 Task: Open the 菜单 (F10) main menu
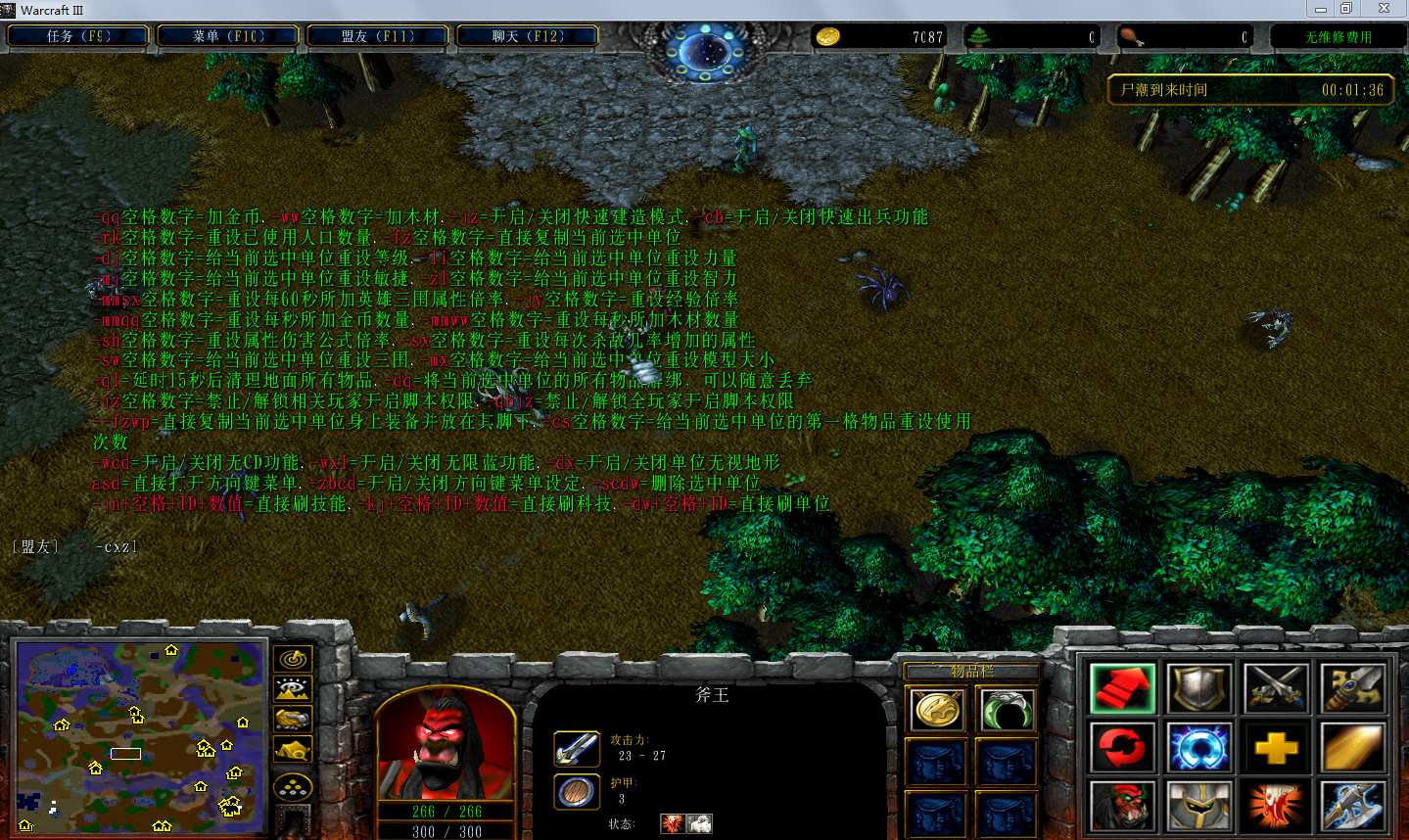228,36
